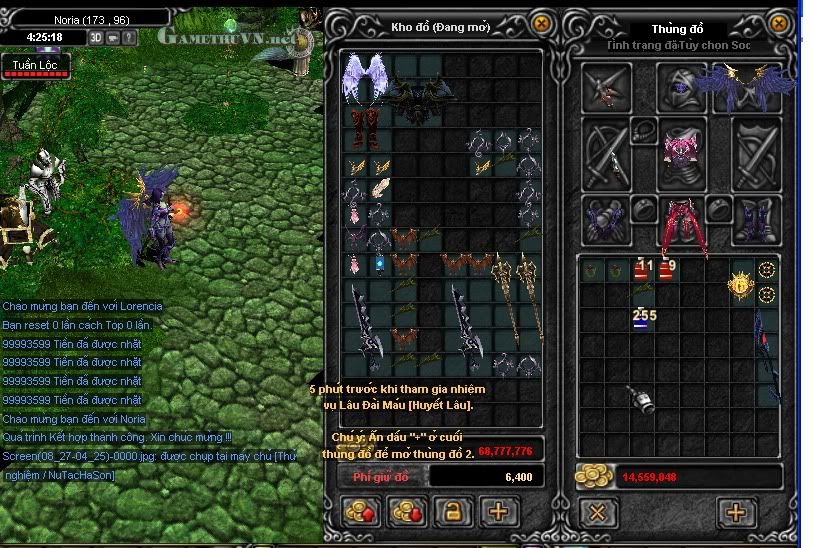Viewport: 813px width, 548px height.
Task: Click the X button under inventory grid
Action: tap(597, 513)
